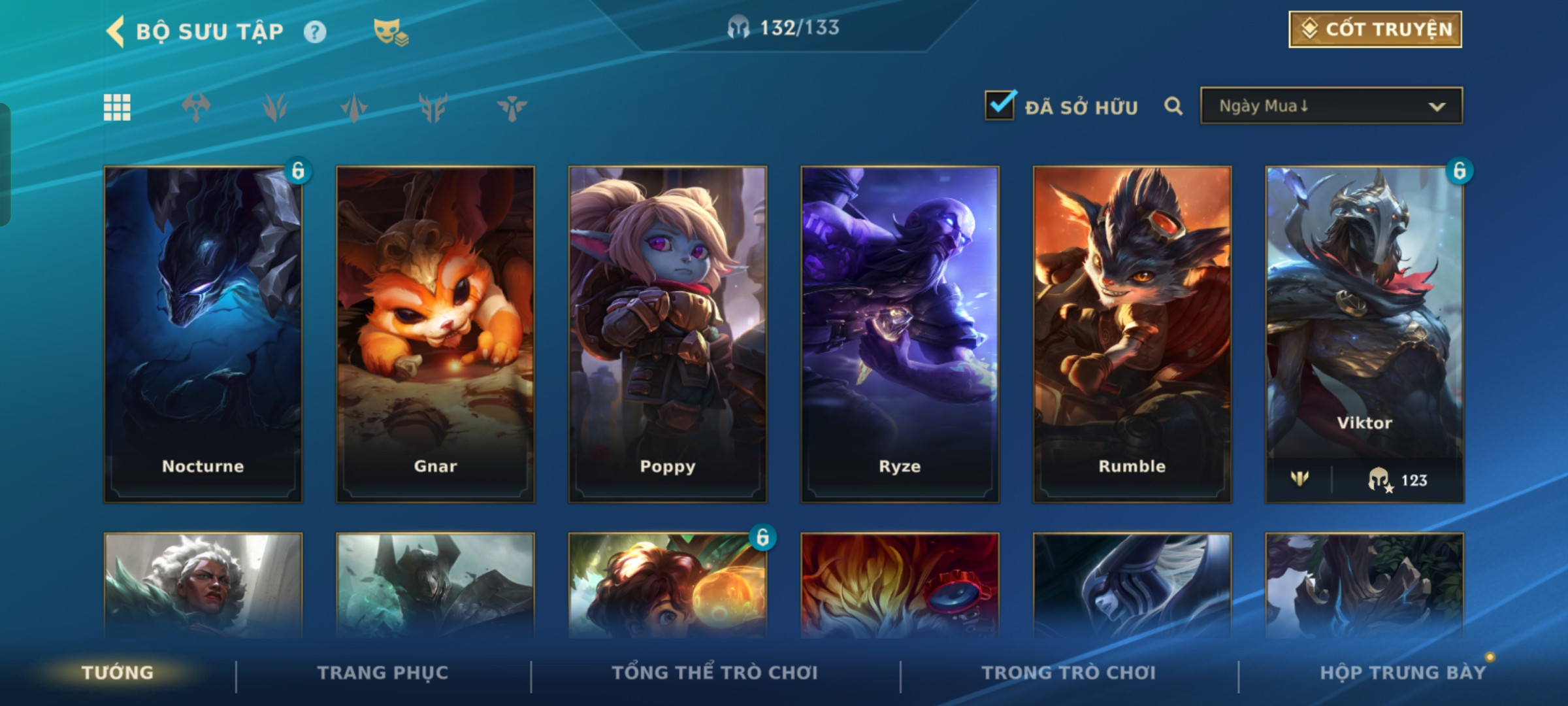Pick the Poppy champion card
This screenshot has width=1568, height=706.
[668, 333]
